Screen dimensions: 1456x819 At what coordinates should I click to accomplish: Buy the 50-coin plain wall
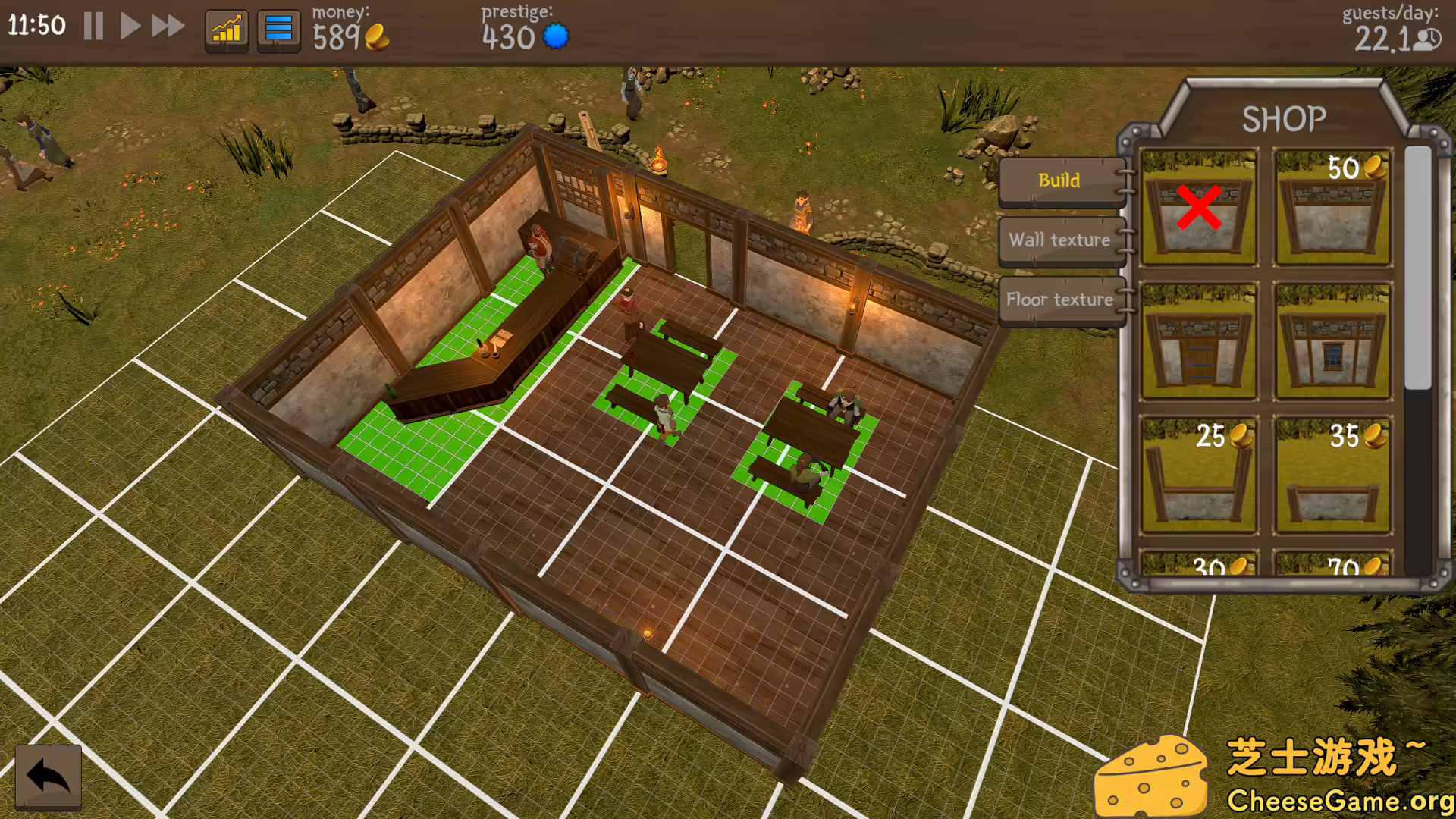pos(1332,209)
